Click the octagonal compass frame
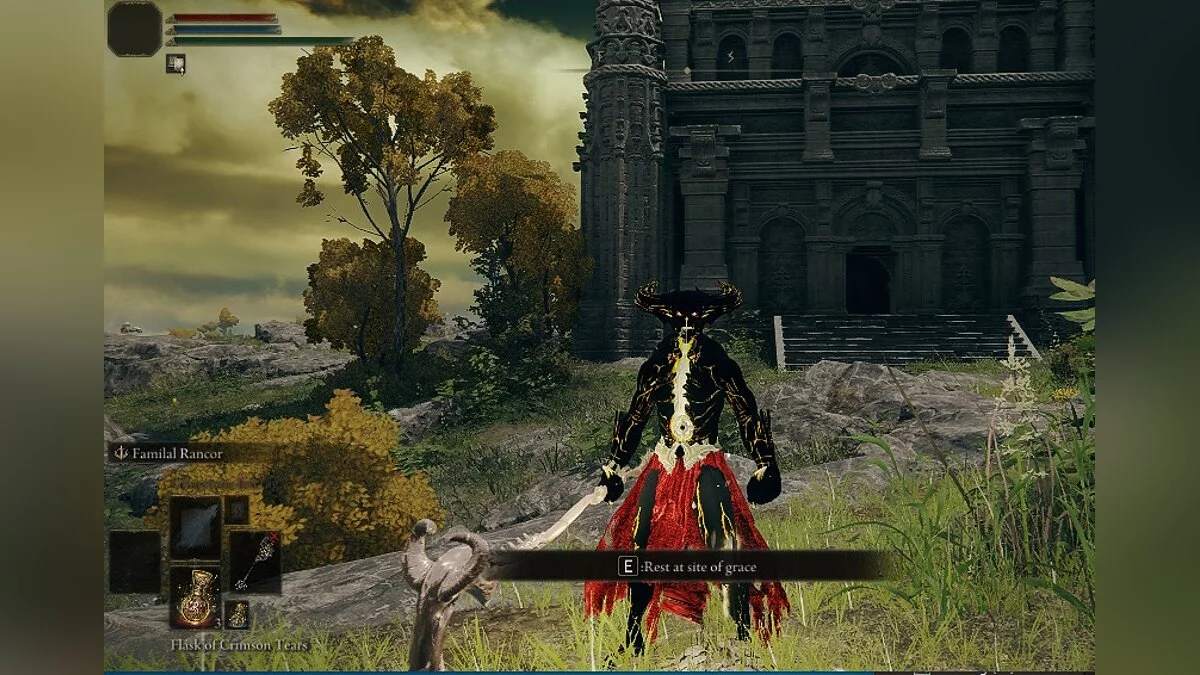This screenshot has height=675, width=1200. point(135,28)
